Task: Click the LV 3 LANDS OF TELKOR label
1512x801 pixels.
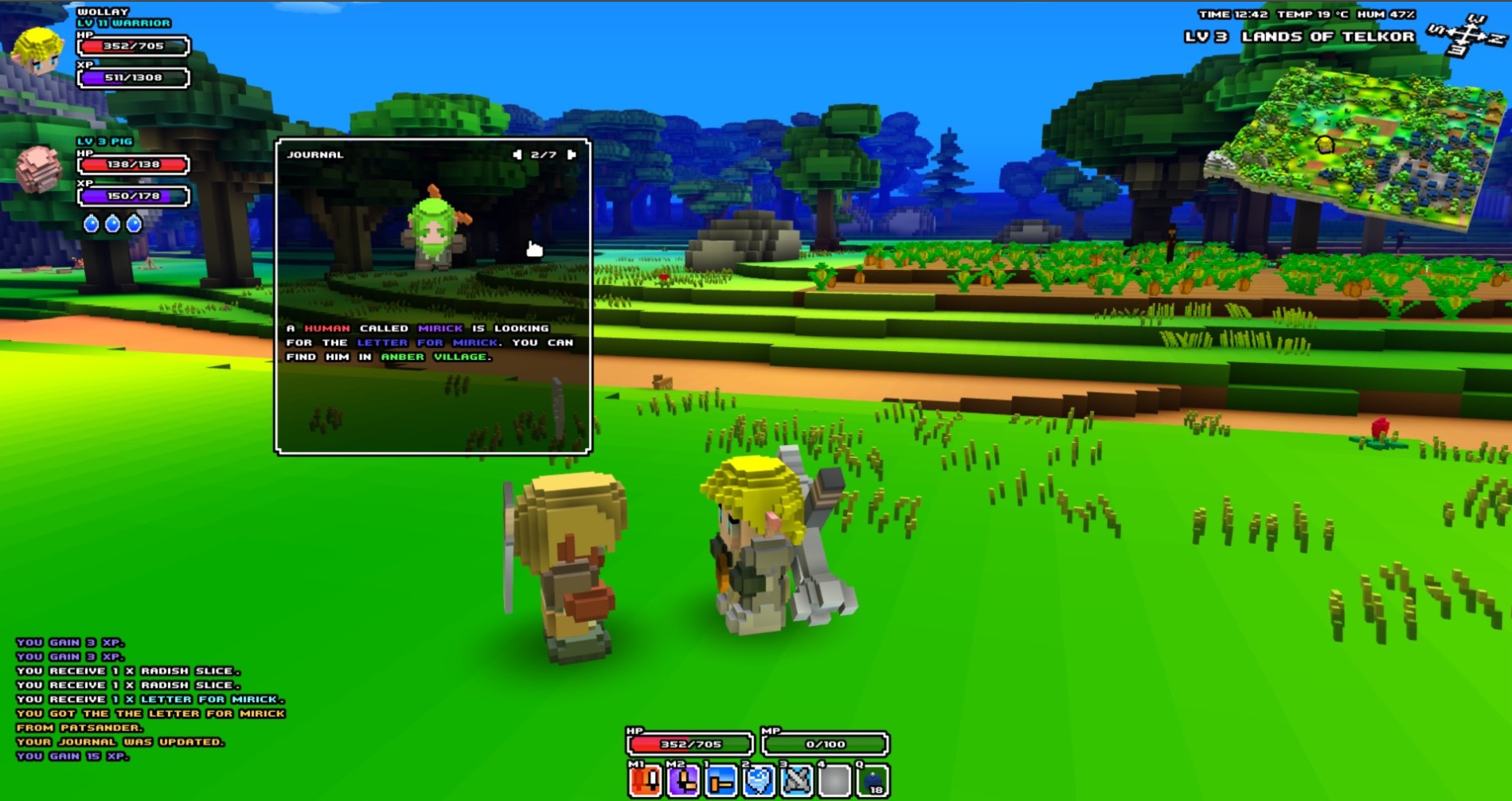Action: 1299,36
